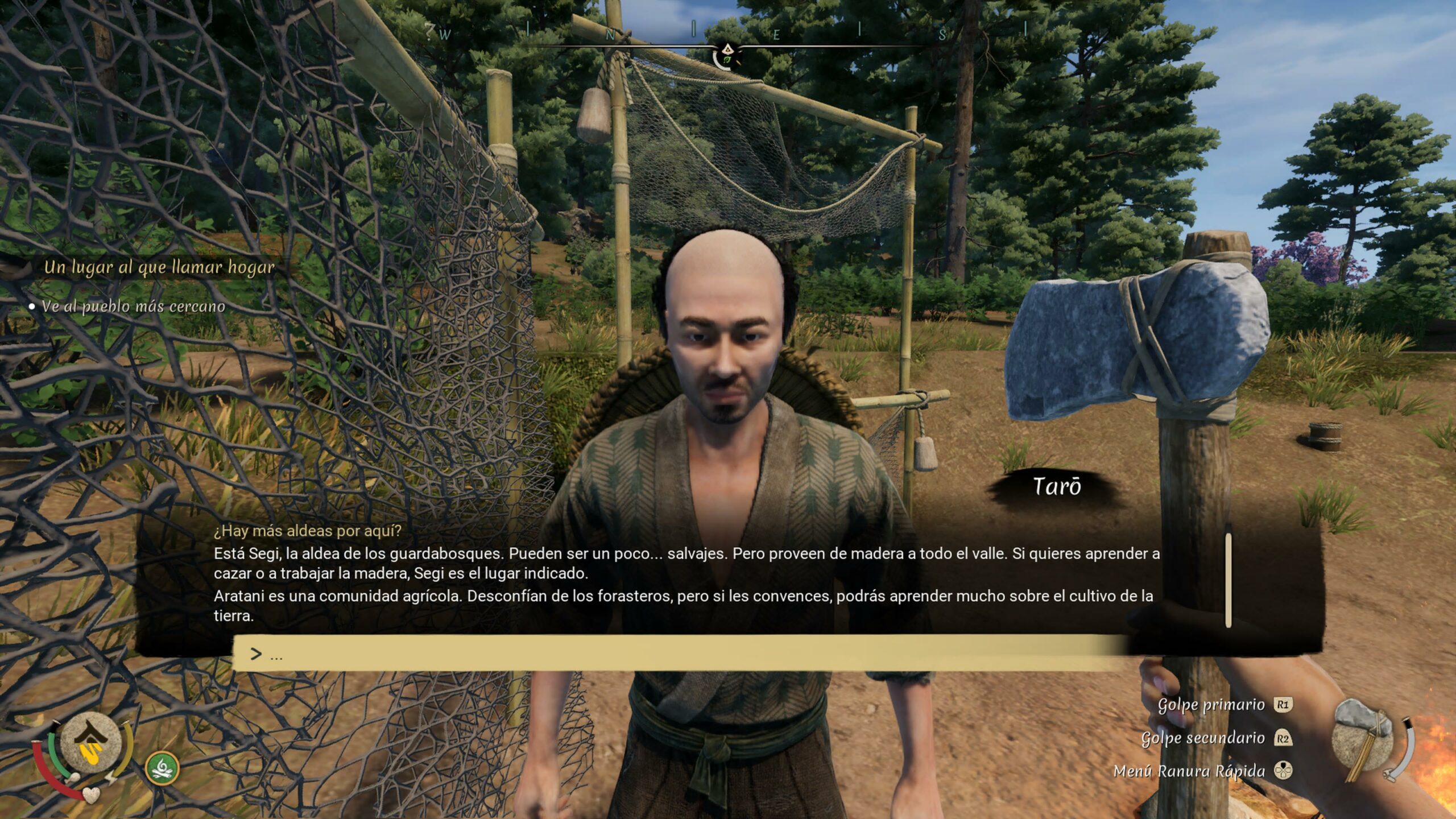This screenshot has height=819, width=1456.
Task: Click the dialogue text scrollbar
Action: [1228, 580]
